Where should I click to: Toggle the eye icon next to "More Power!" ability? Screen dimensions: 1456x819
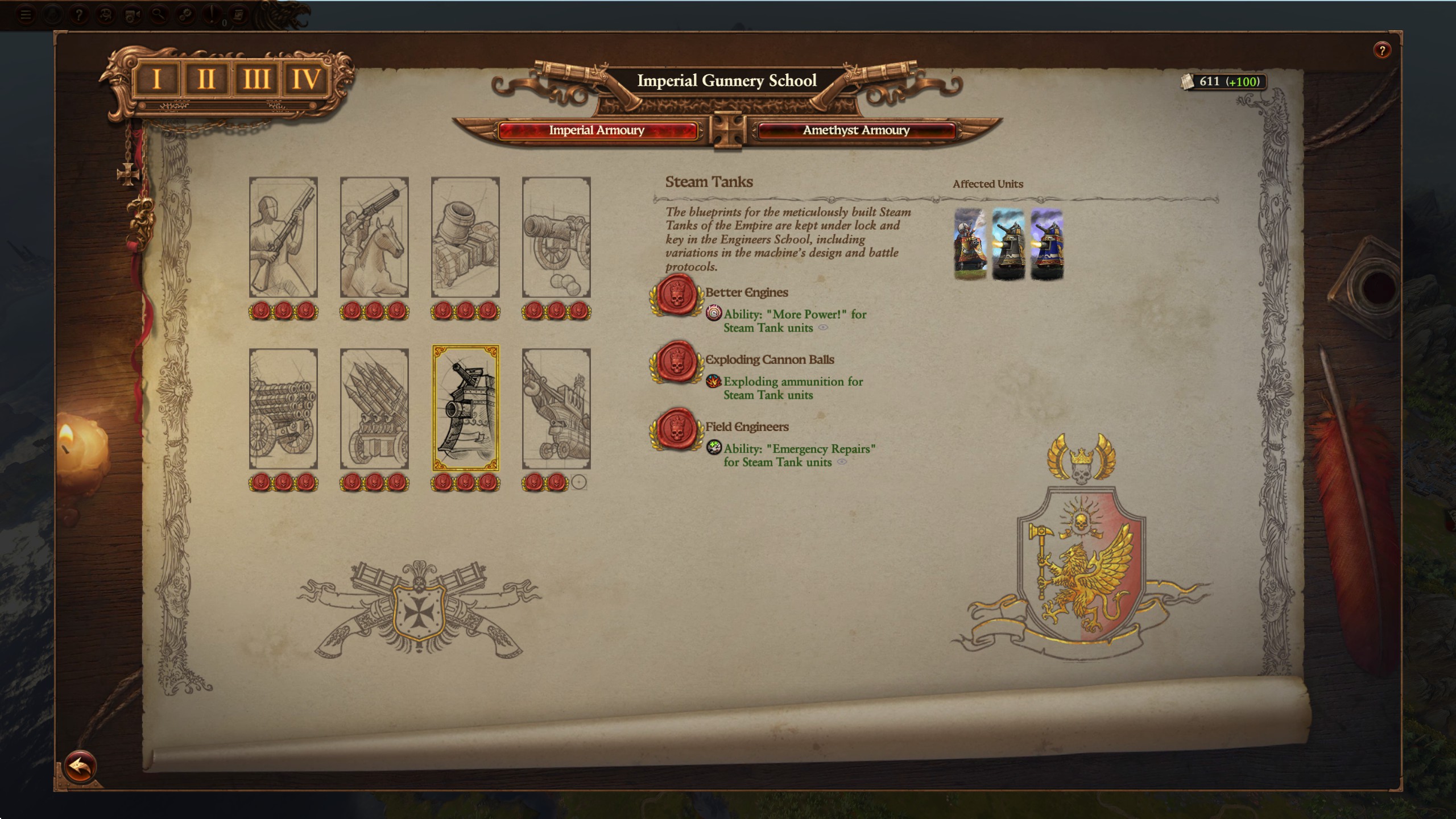(x=823, y=328)
